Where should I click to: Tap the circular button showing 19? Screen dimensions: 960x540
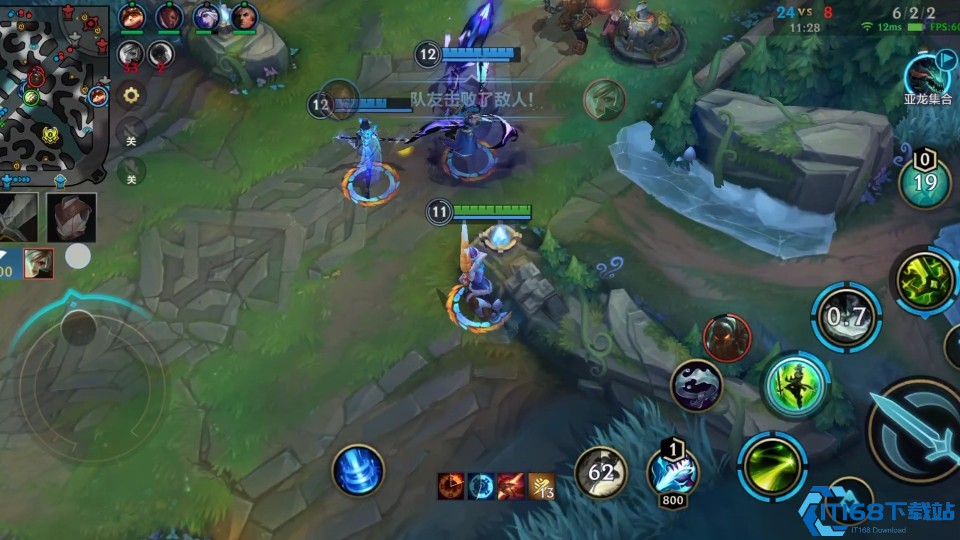[x=924, y=182]
